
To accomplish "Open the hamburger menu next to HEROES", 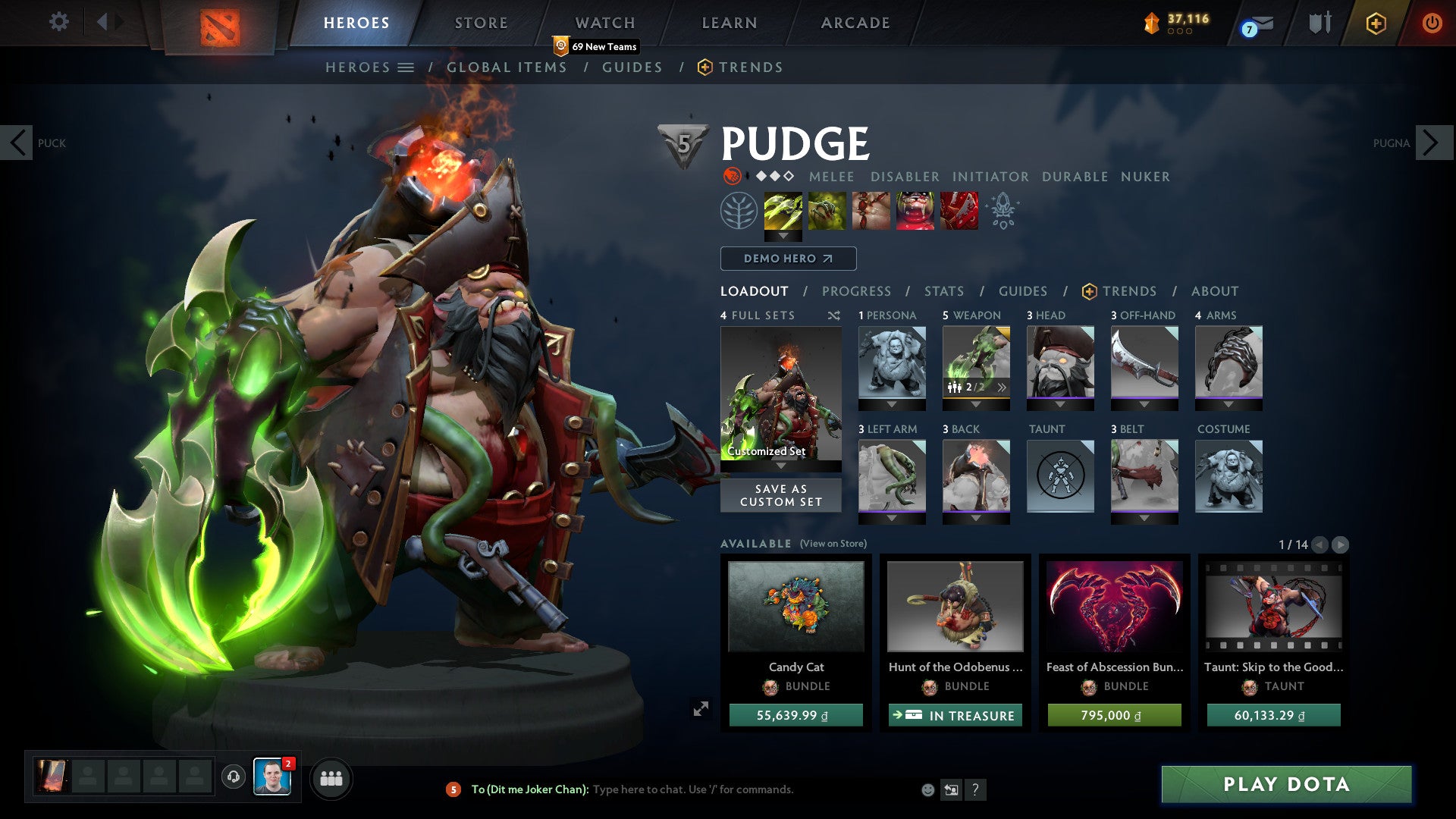I will [x=406, y=67].
